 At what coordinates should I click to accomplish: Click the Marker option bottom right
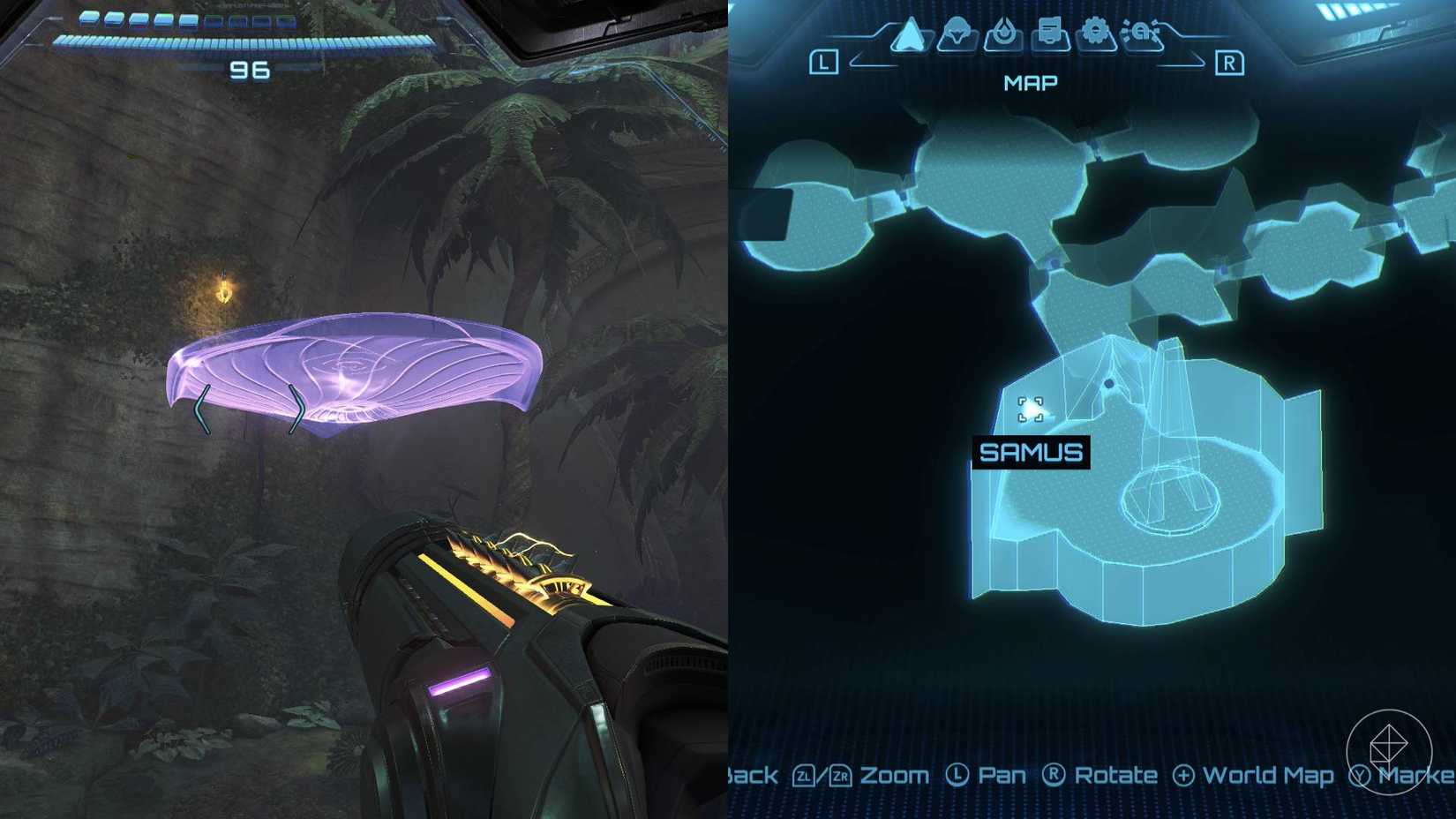1416,776
